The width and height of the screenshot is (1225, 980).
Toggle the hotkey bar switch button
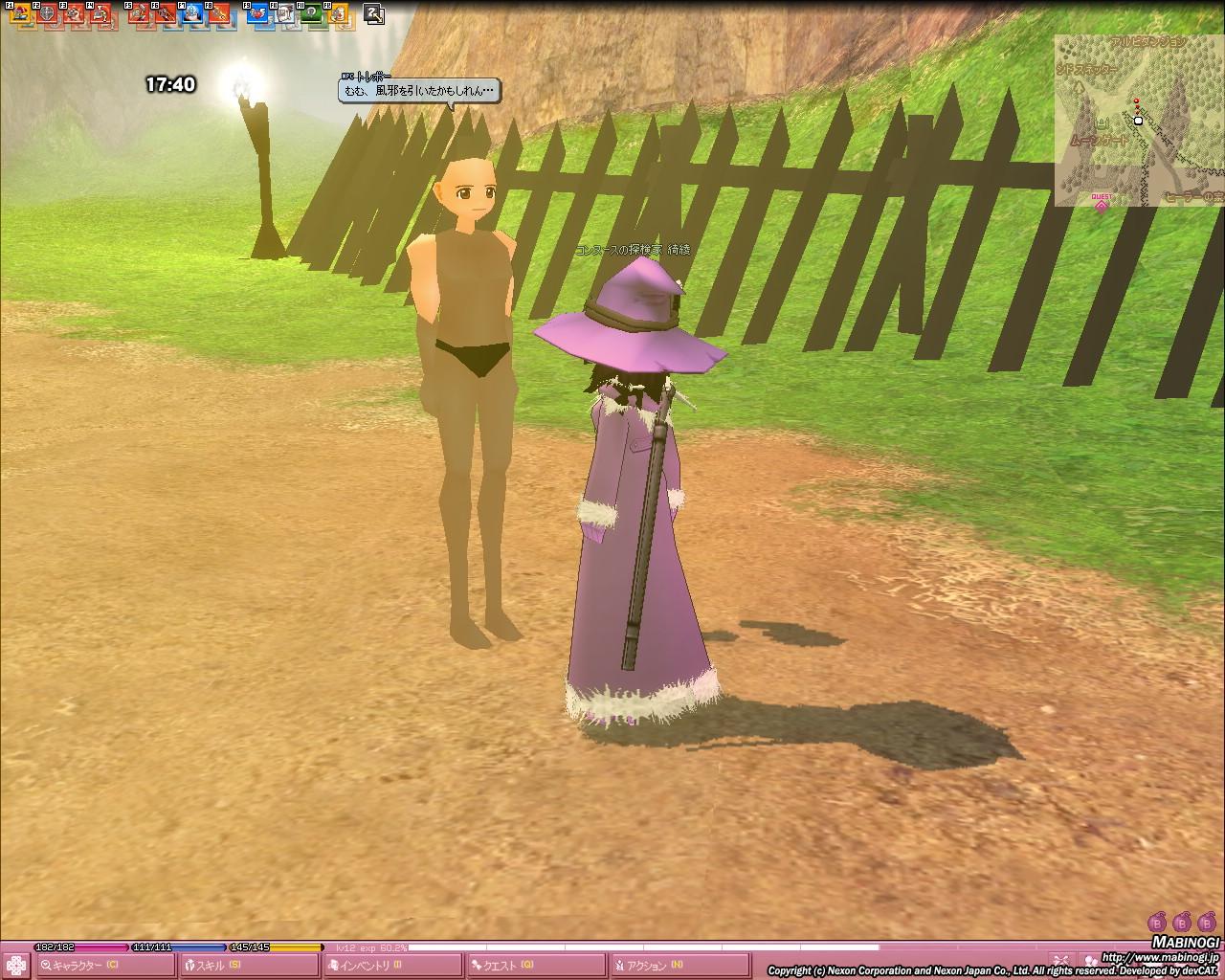(374, 13)
